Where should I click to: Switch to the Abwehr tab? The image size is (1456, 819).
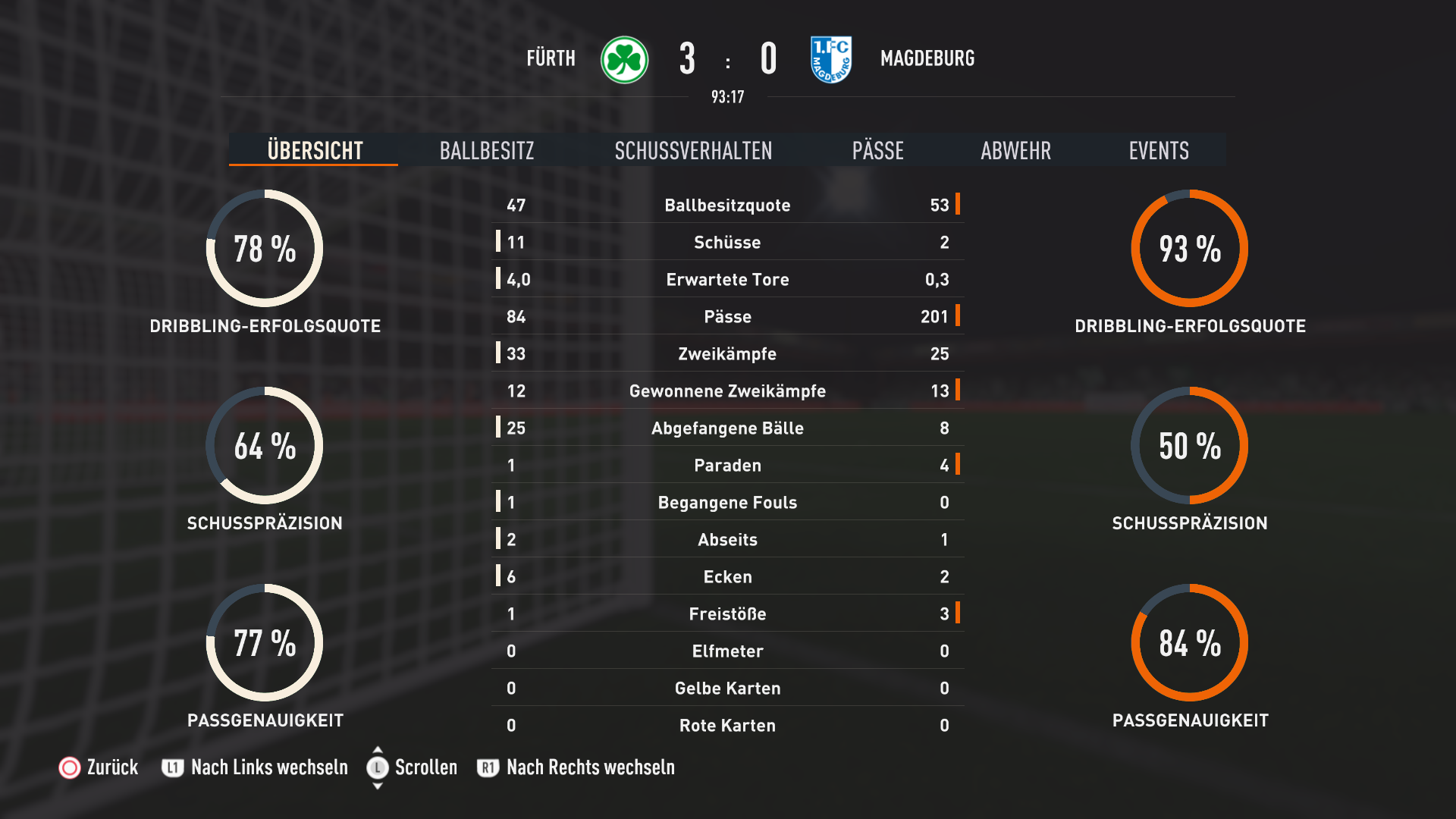(1015, 150)
